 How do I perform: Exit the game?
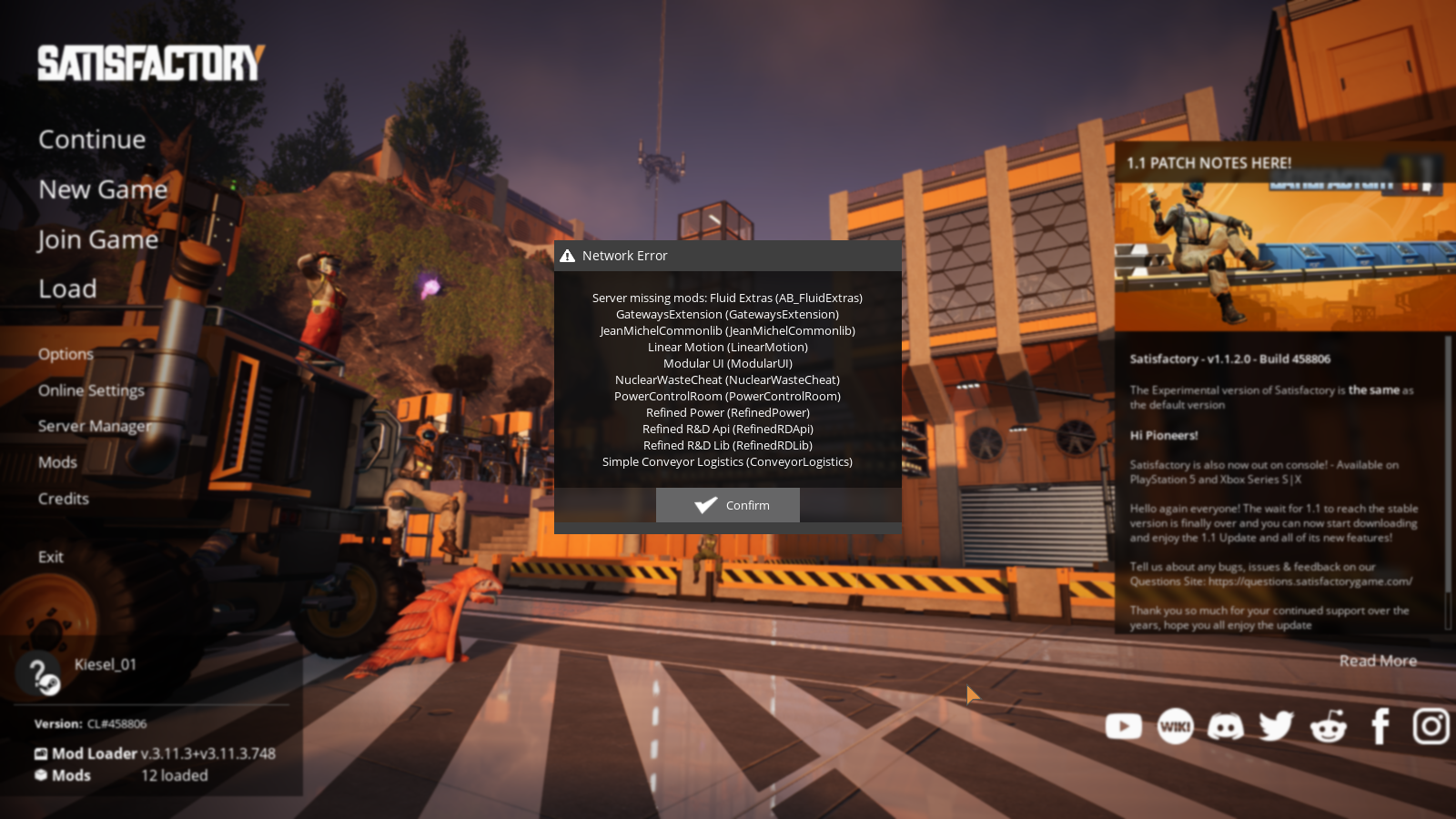51,557
